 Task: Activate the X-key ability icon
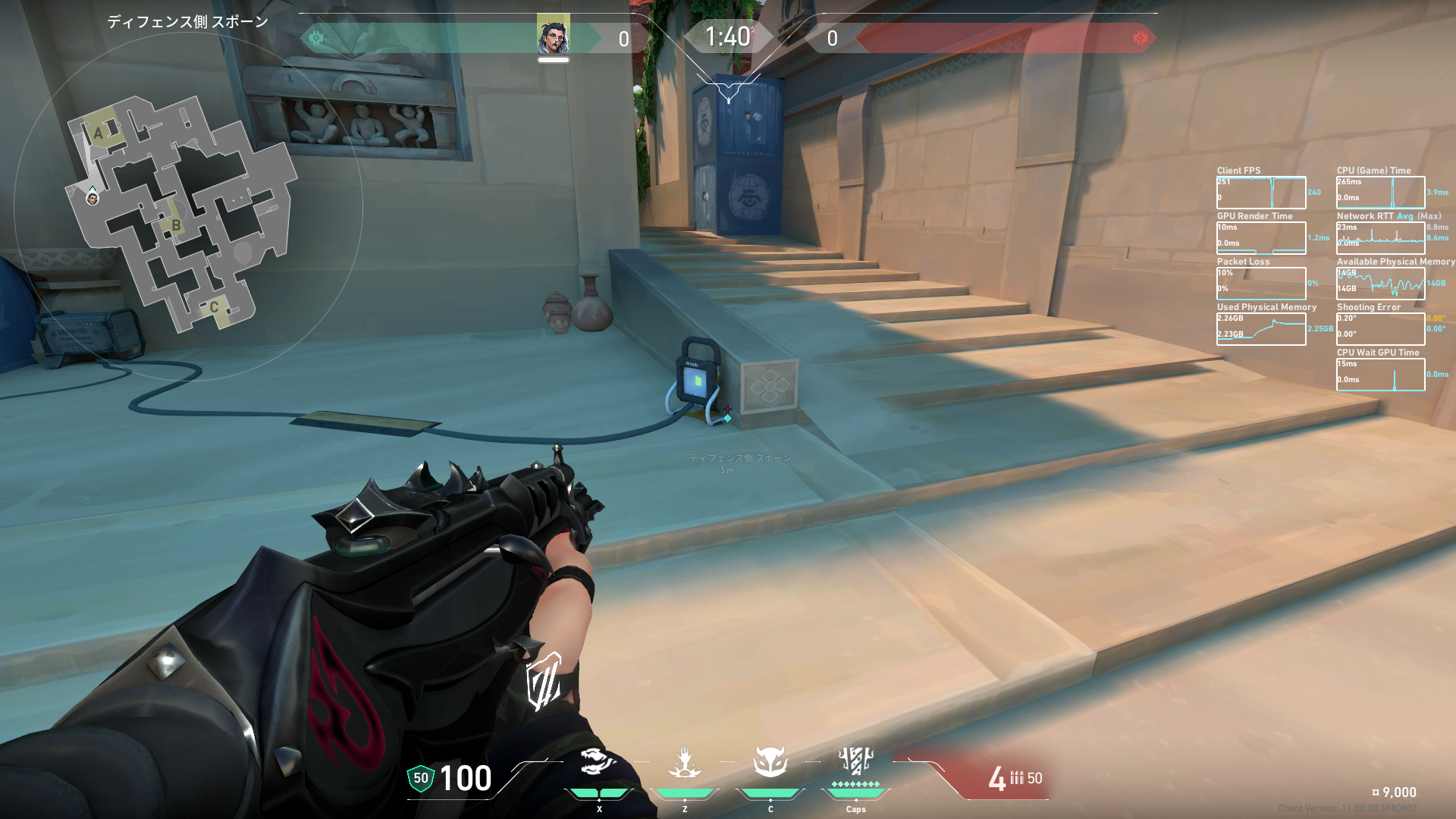click(598, 763)
